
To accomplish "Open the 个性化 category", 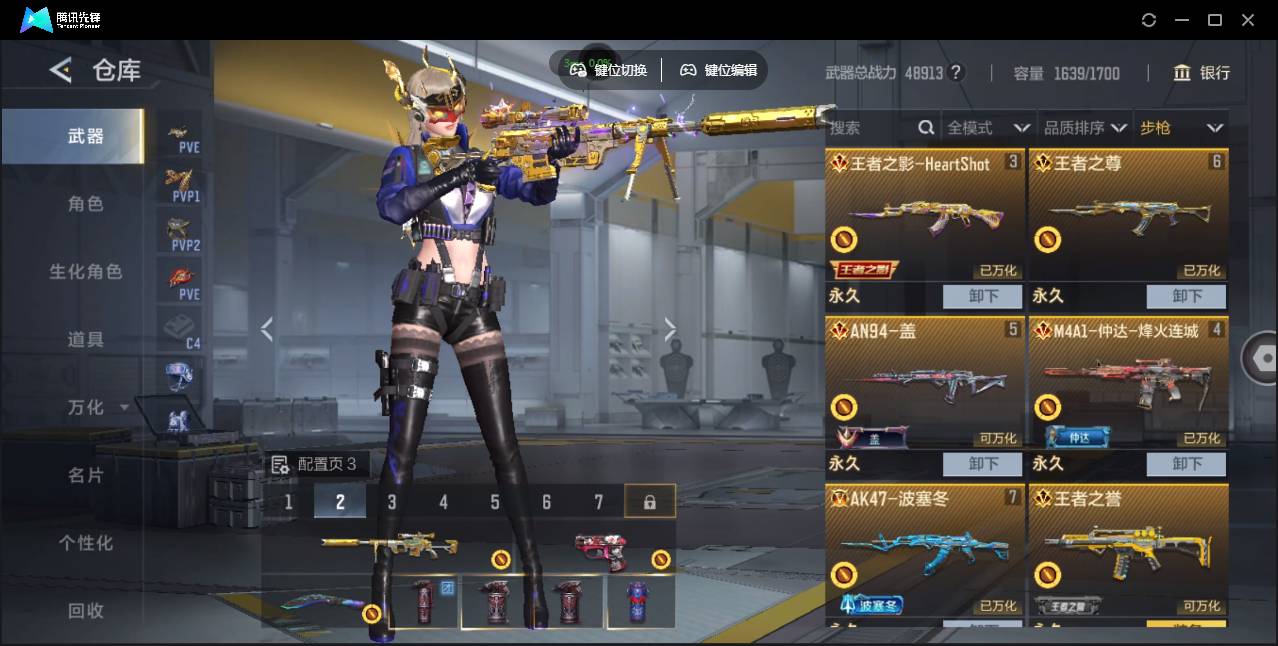I will pos(85,543).
